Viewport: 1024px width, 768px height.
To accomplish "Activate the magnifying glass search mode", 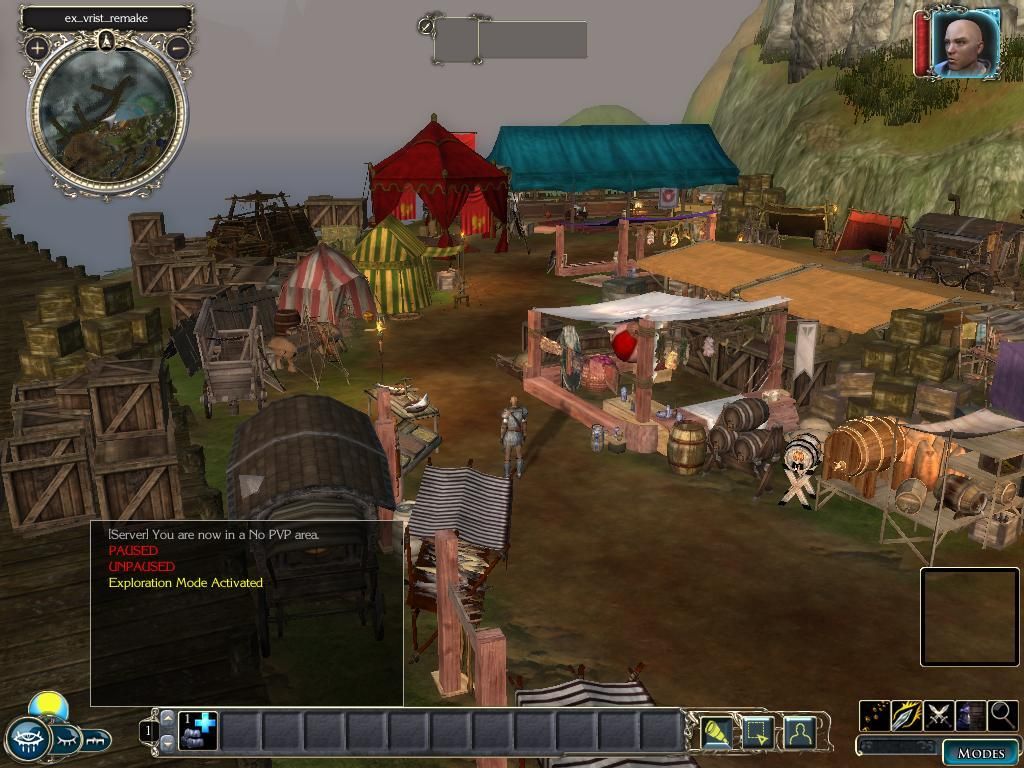I will tap(1002, 715).
